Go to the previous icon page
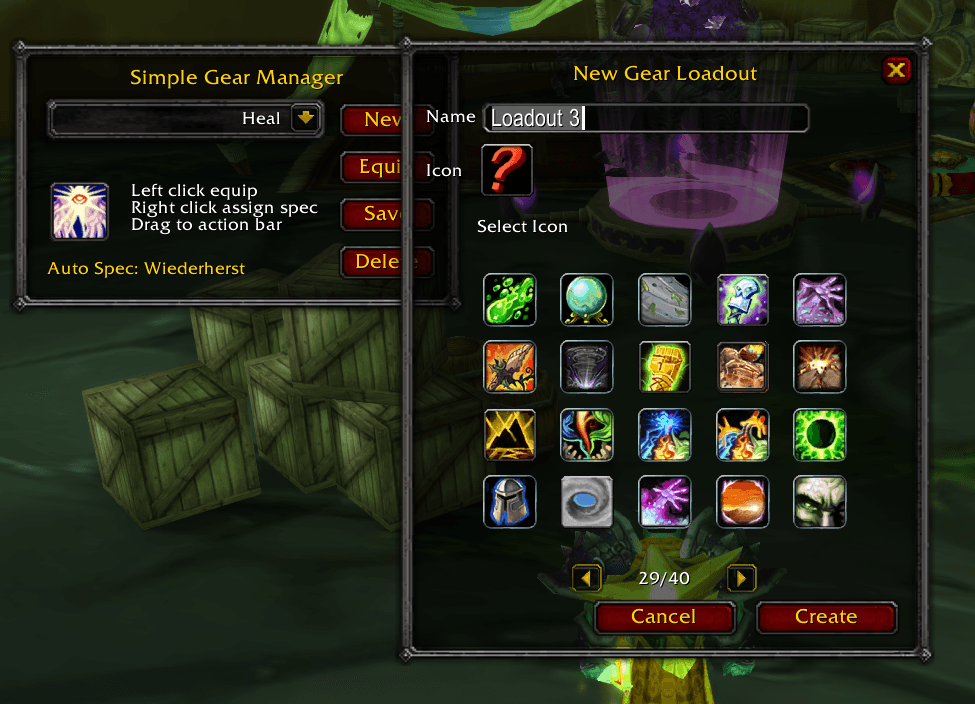 click(x=587, y=578)
